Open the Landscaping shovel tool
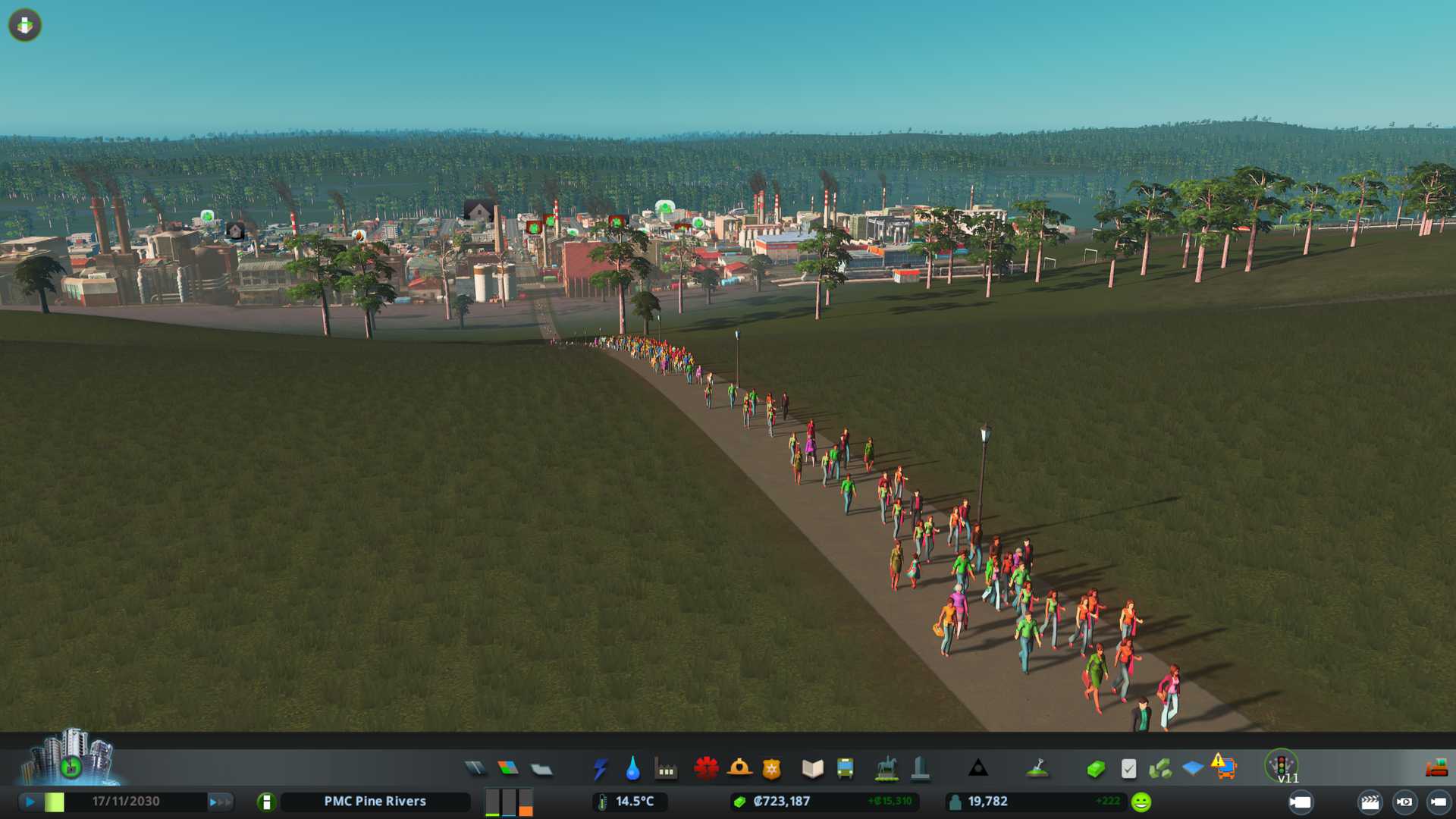This screenshot has width=1456, height=819. [1037, 769]
